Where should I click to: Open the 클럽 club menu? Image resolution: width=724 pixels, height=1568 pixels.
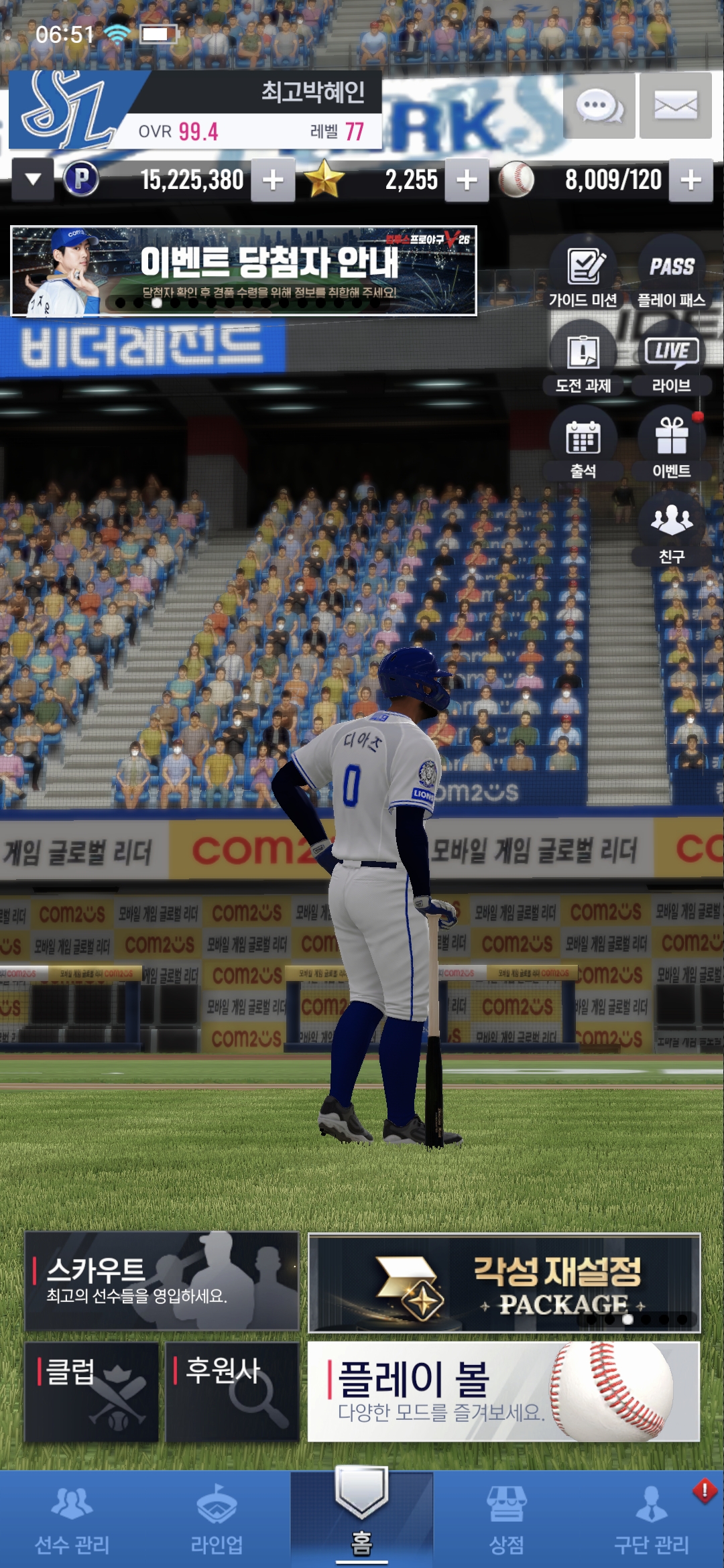pos(92,1392)
